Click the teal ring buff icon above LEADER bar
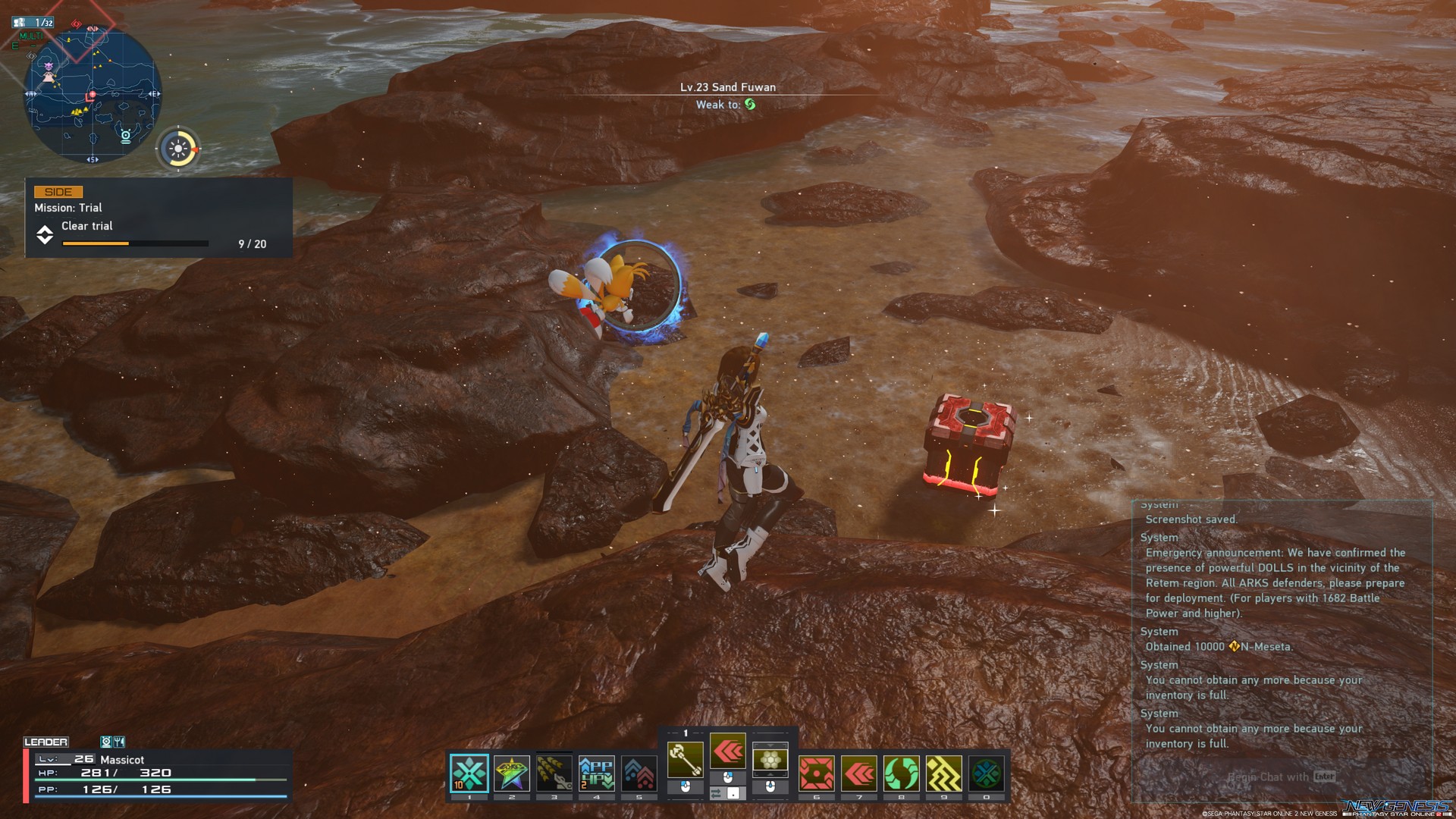Viewport: 1456px width, 819px height. coord(106,742)
